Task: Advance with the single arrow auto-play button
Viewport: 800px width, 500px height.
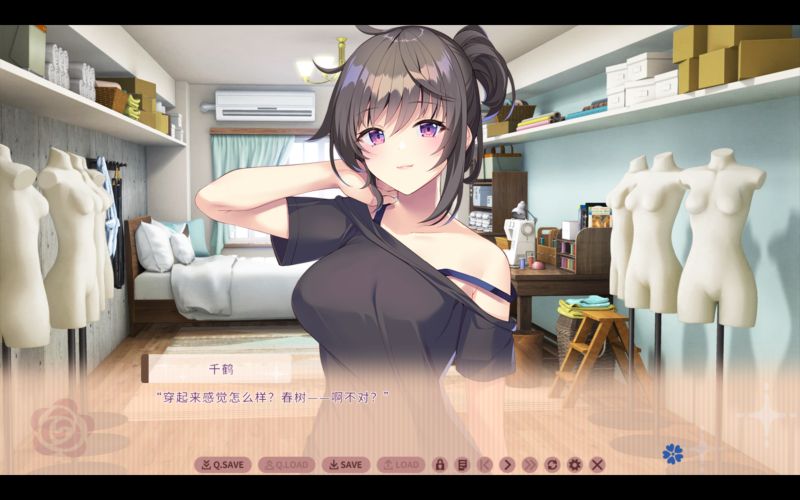Action: click(507, 464)
